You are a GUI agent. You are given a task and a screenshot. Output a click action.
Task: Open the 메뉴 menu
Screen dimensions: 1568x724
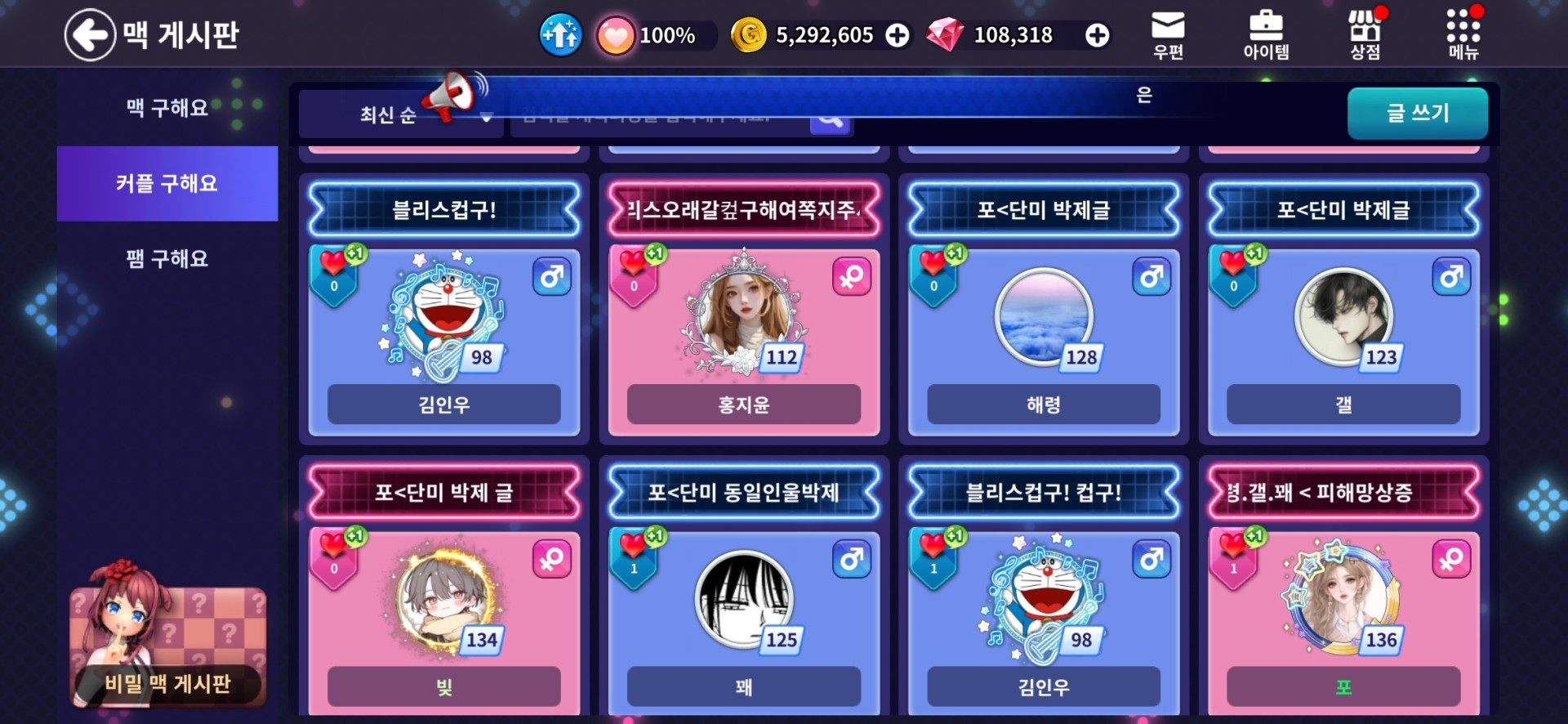1463,35
